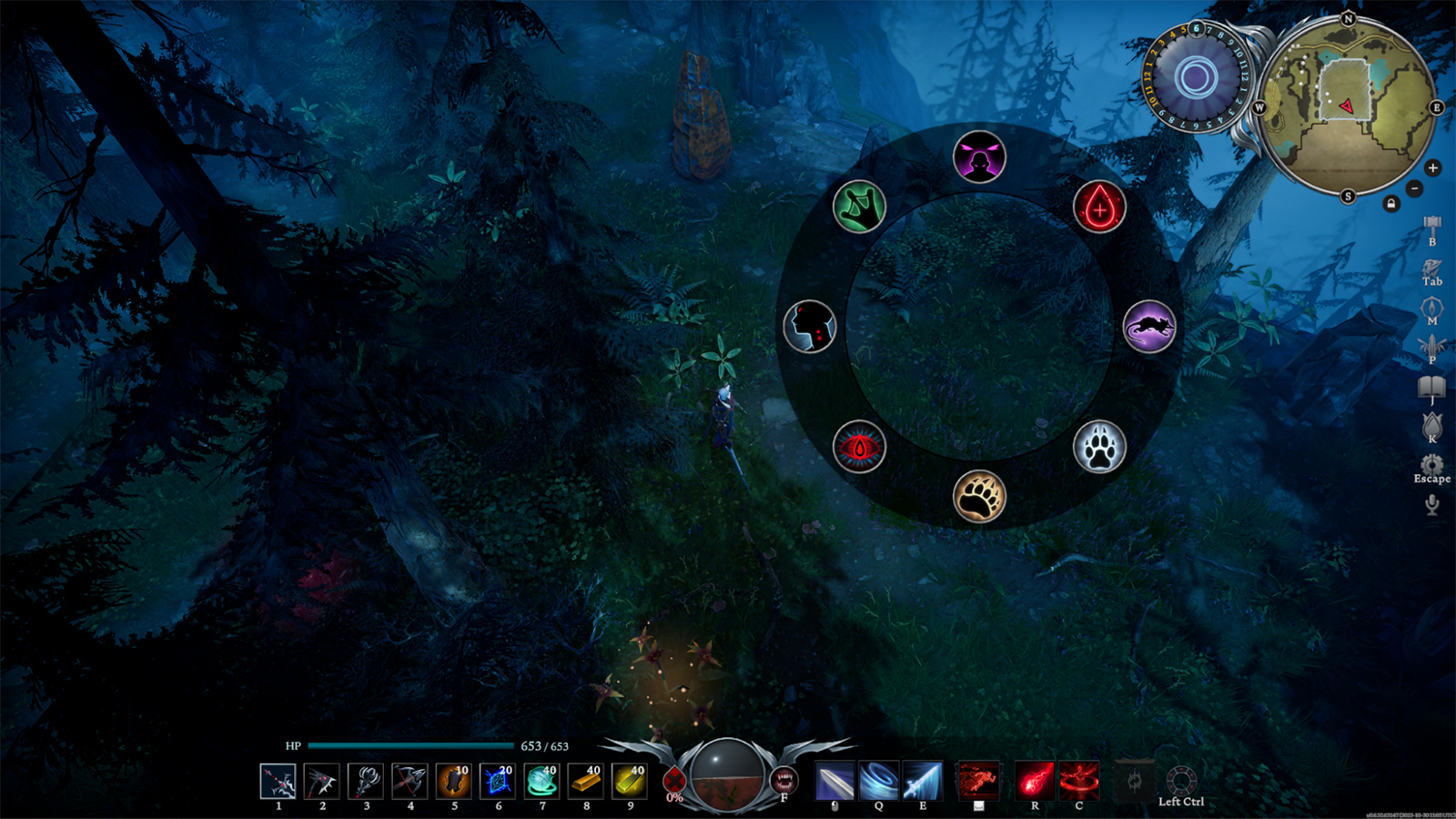Toggle the microphone voice chat icon
The image size is (1456, 819).
pyautogui.click(x=1431, y=504)
